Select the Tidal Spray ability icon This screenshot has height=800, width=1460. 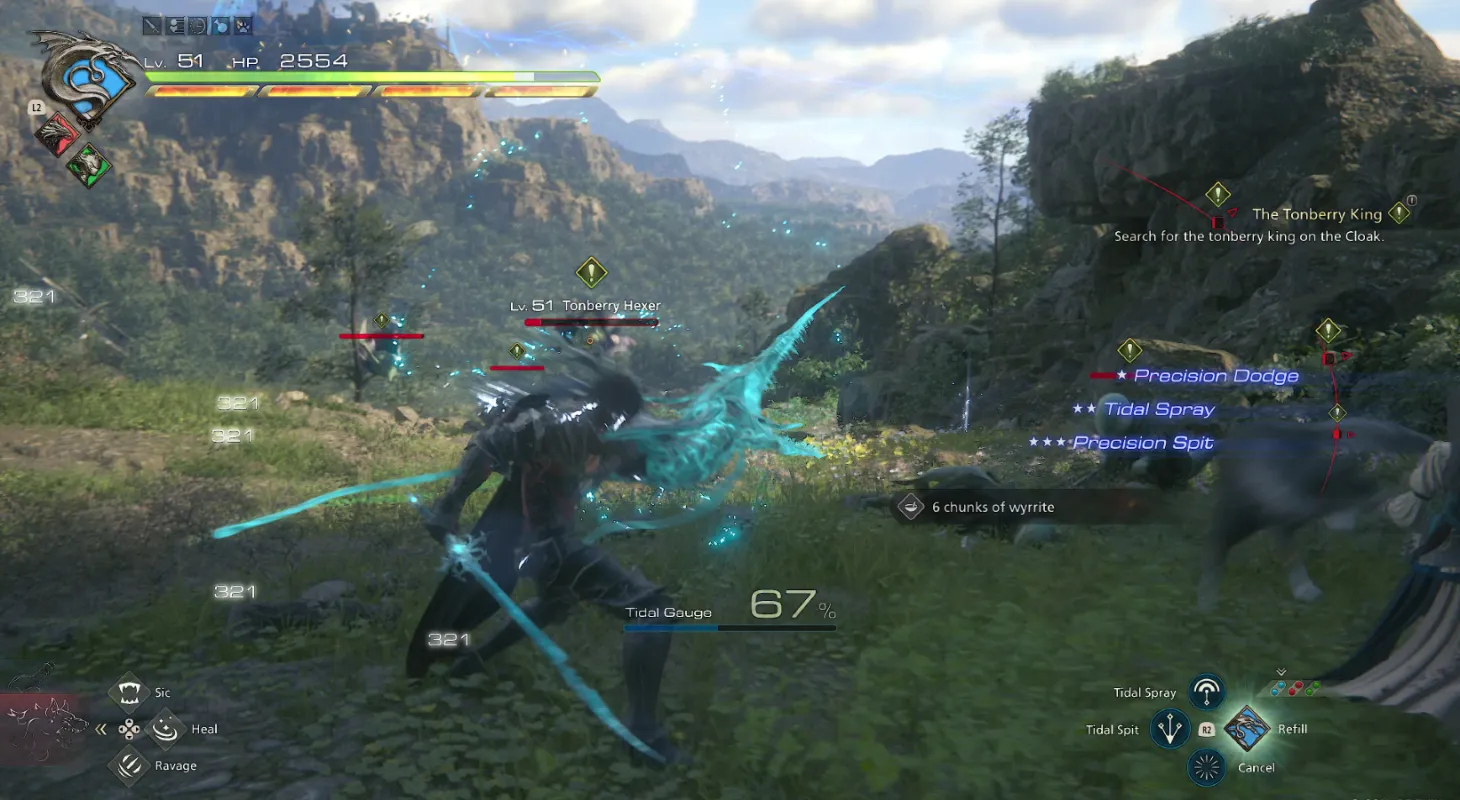pyautogui.click(x=1205, y=691)
